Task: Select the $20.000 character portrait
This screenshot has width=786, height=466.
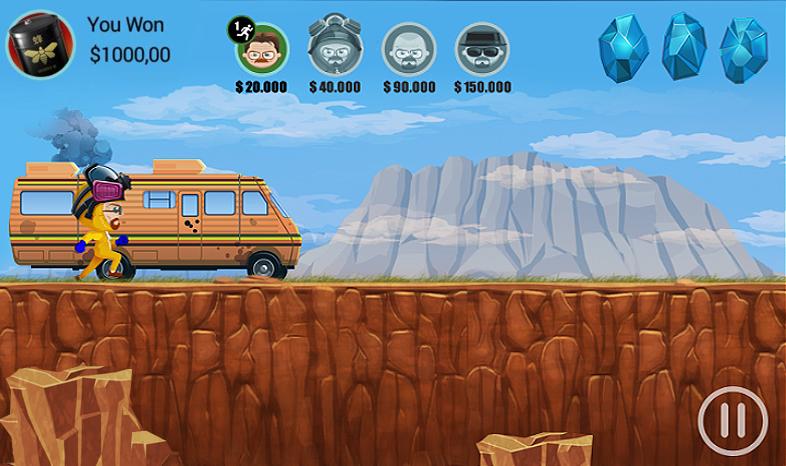Action: (x=262, y=48)
